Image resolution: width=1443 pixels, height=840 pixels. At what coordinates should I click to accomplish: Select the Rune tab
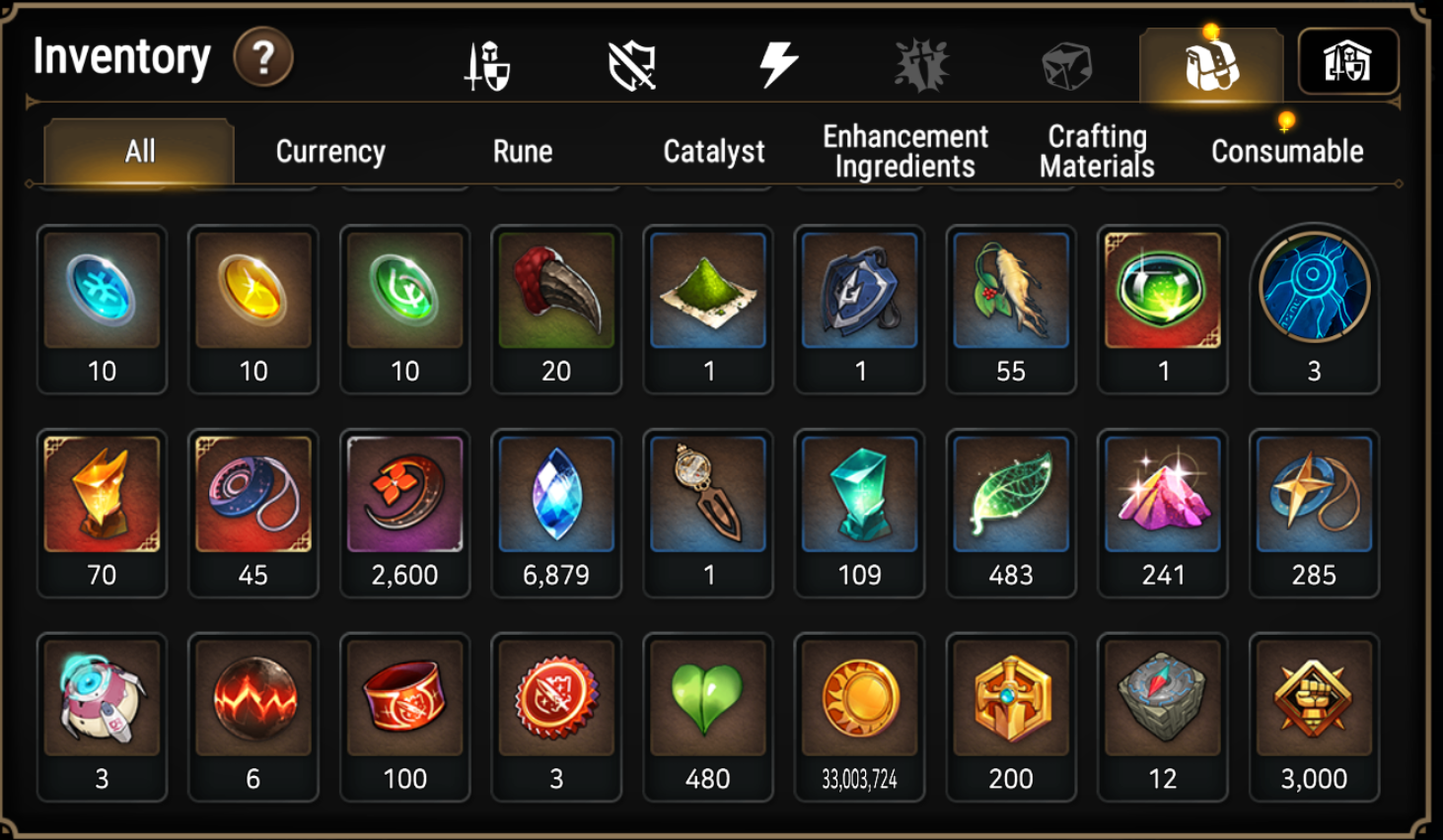(x=523, y=151)
